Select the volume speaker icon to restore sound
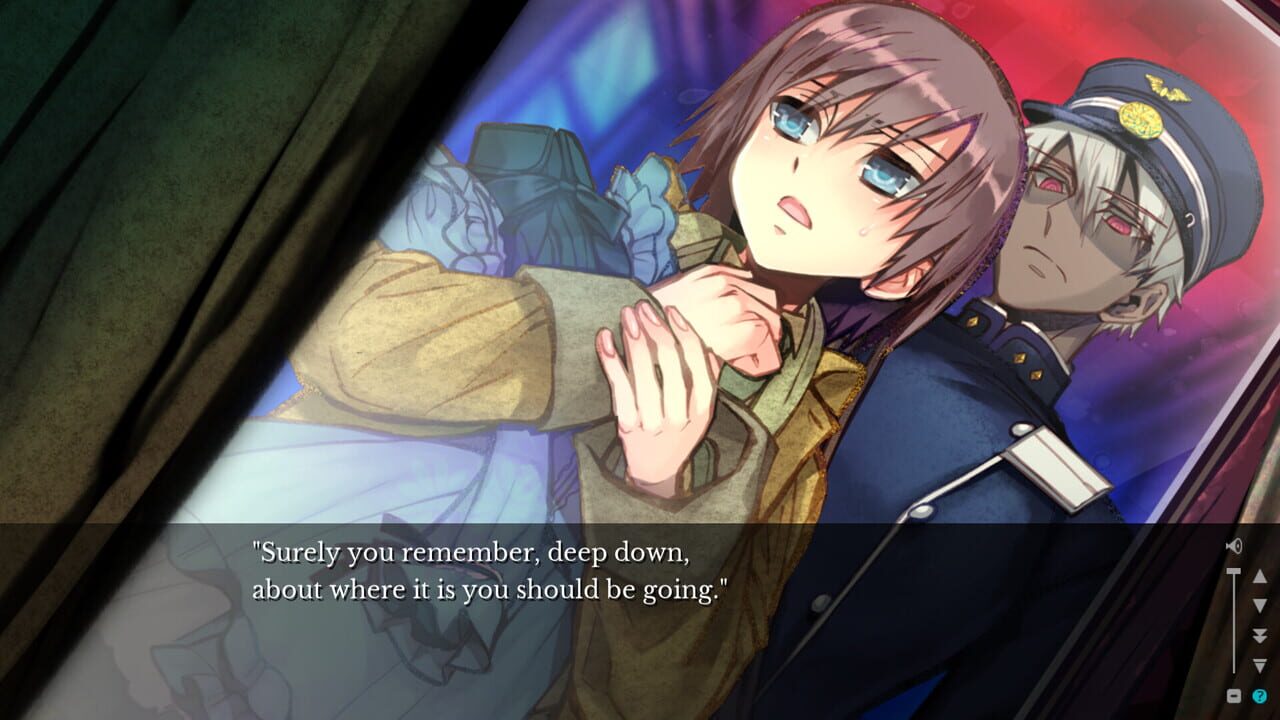1280x720 pixels. (1234, 545)
